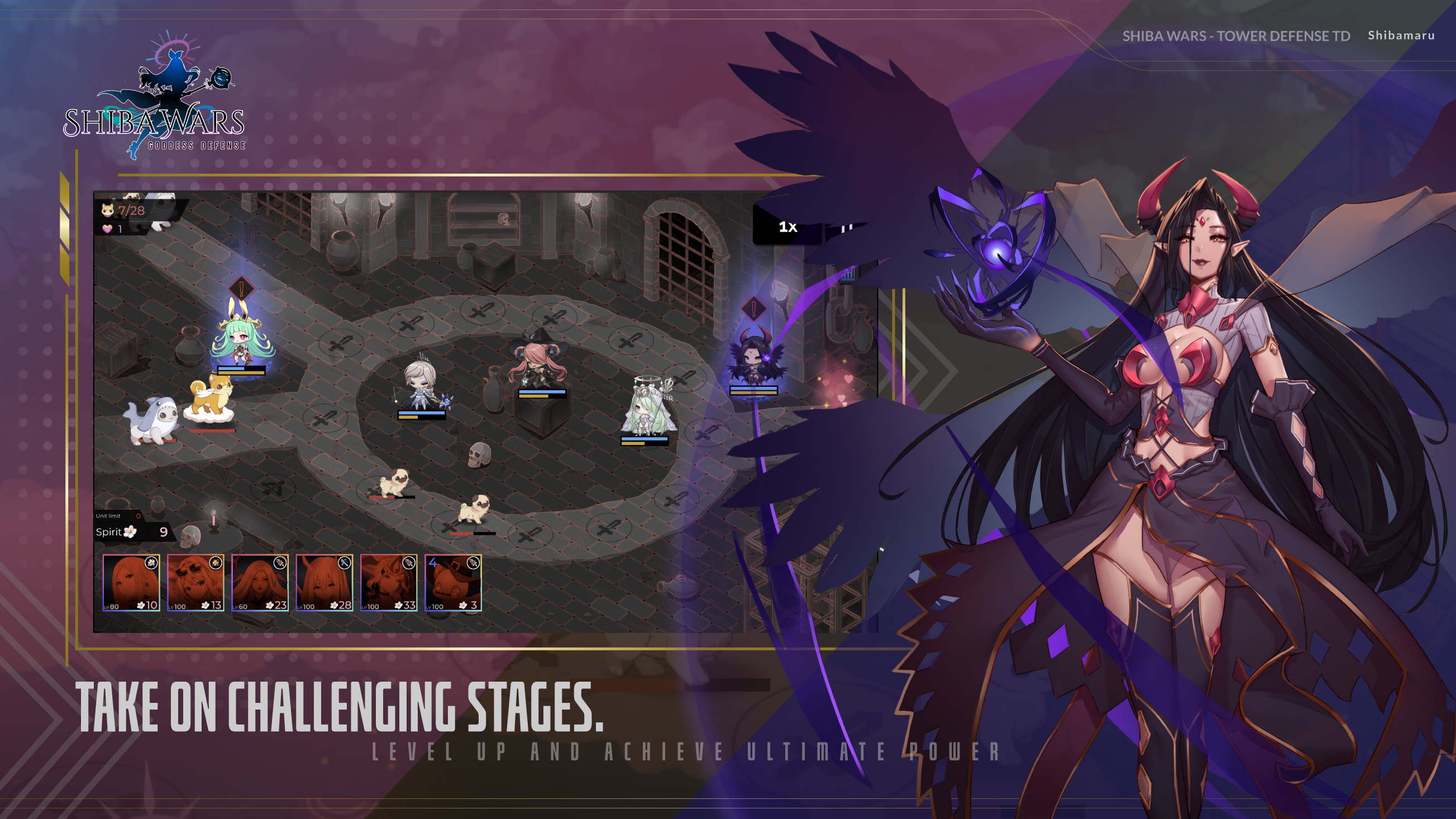Open the blue bar-chart battle stats icon
Screen dimensions: 1456x819
[x=847, y=275]
